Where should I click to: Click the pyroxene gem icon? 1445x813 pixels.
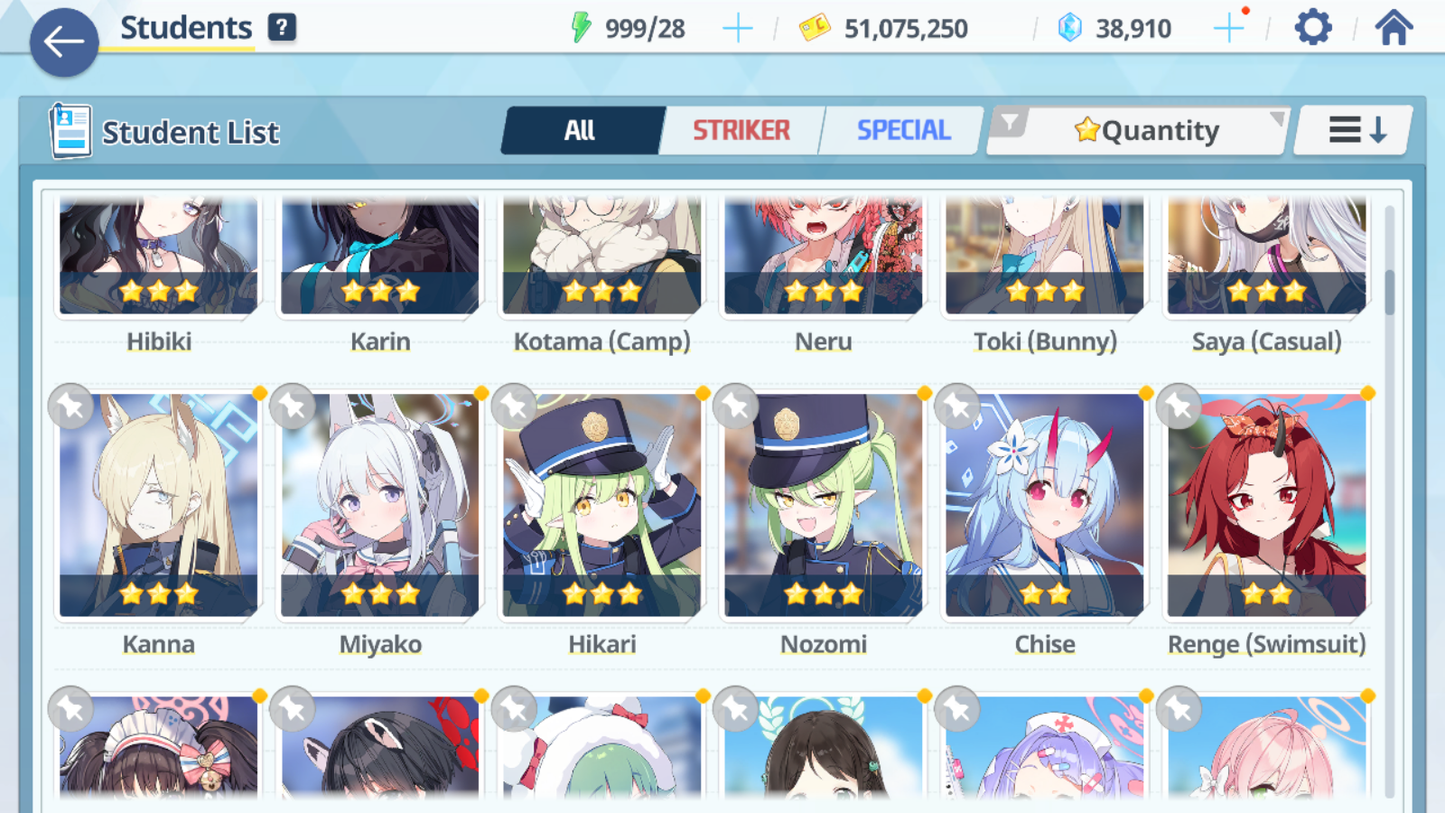point(1070,28)
